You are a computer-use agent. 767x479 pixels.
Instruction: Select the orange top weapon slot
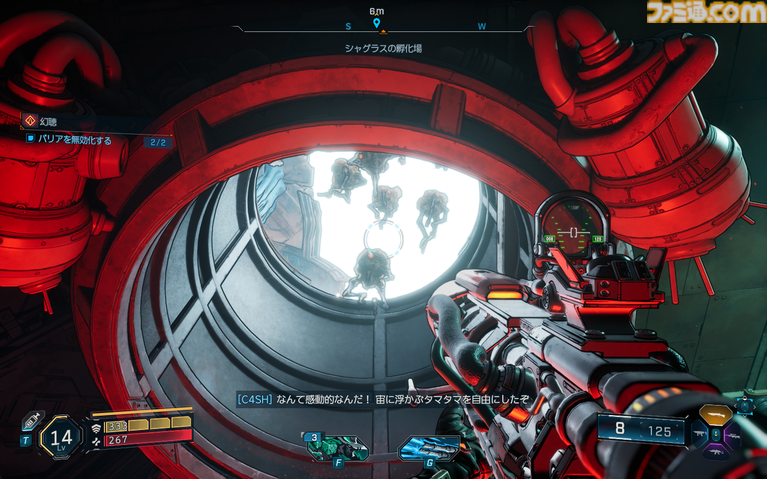715,414
